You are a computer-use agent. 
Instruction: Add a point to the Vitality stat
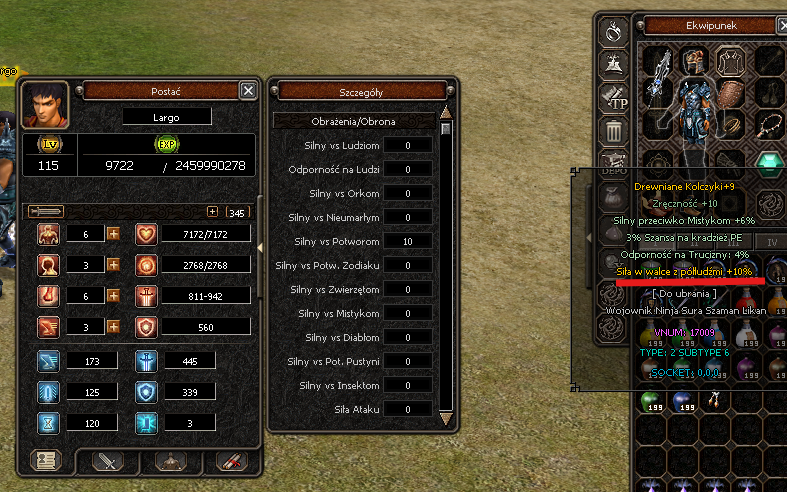point(113,234)
